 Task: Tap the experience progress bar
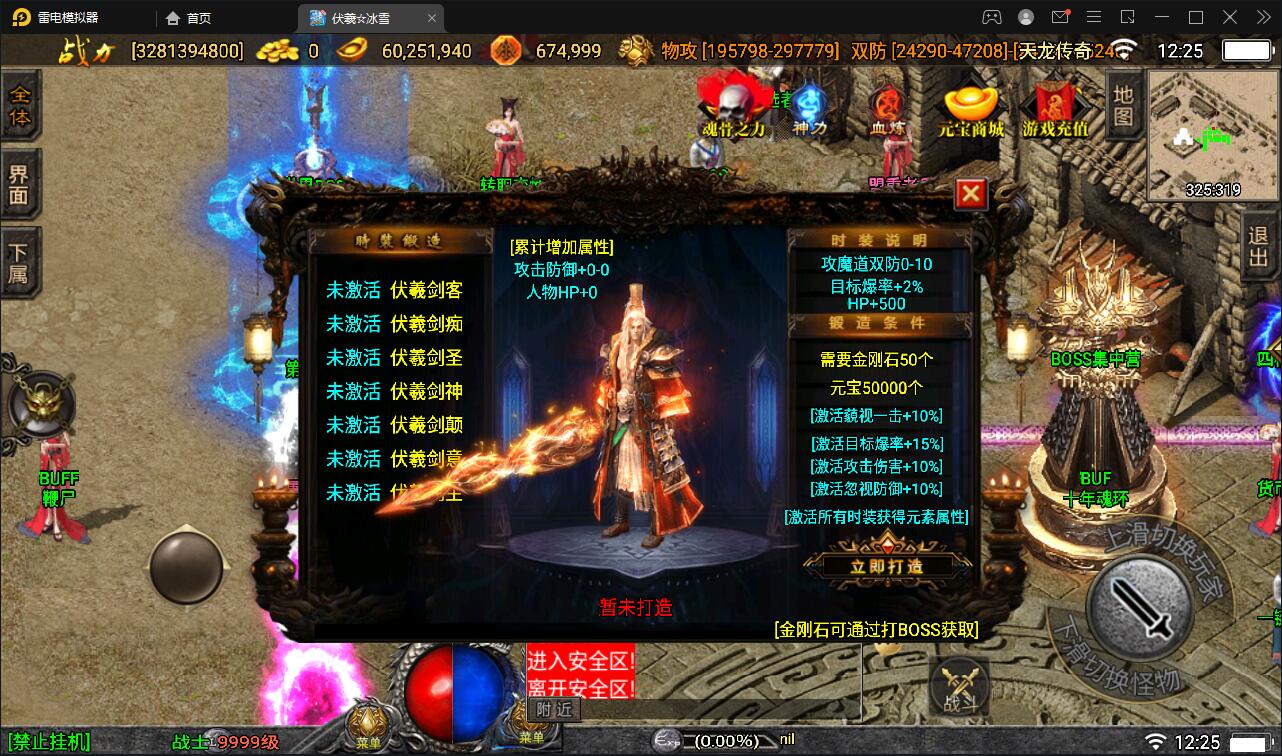(x=724, y=741)
